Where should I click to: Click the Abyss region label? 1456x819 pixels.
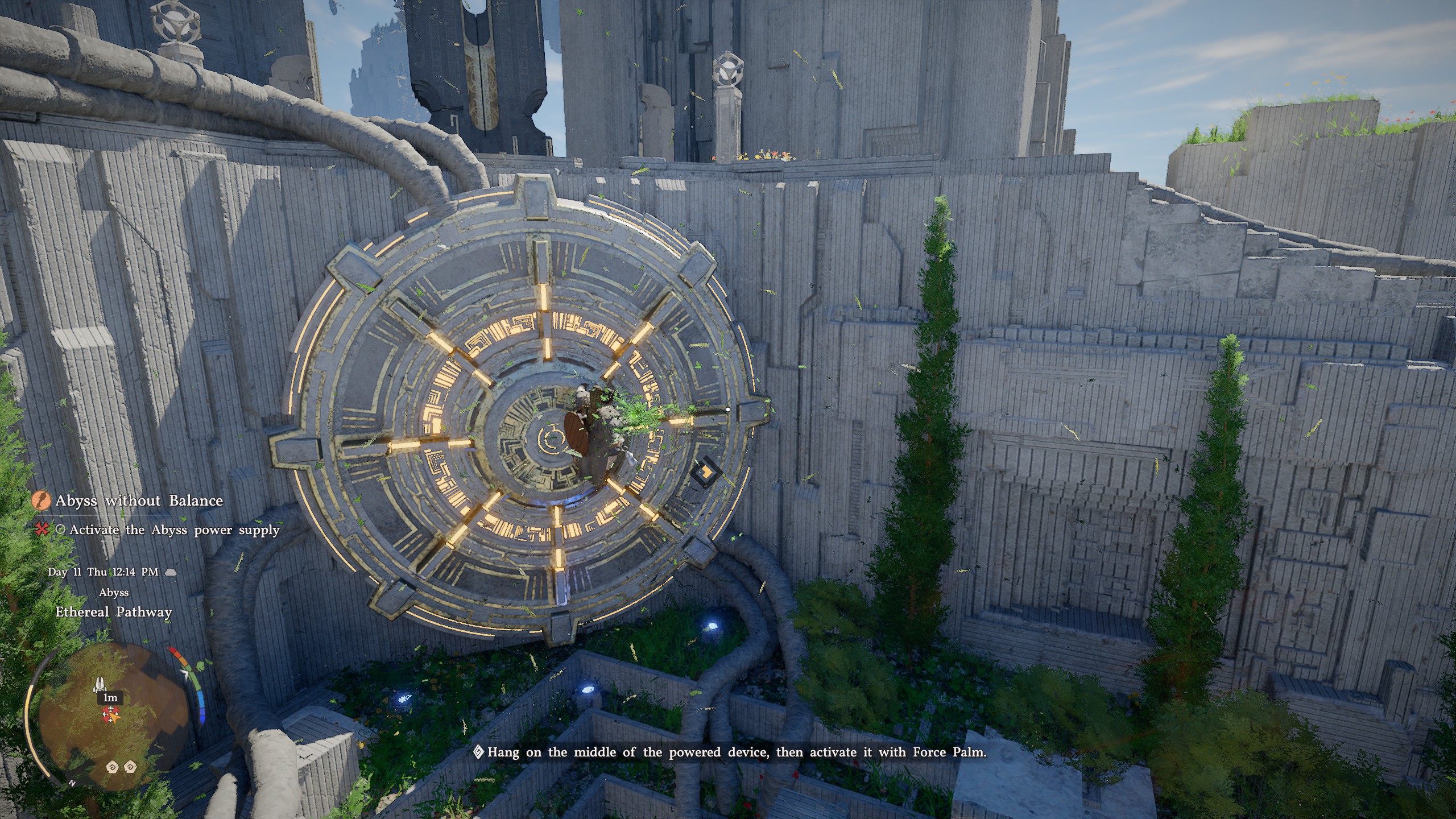(x=113, y=592)
